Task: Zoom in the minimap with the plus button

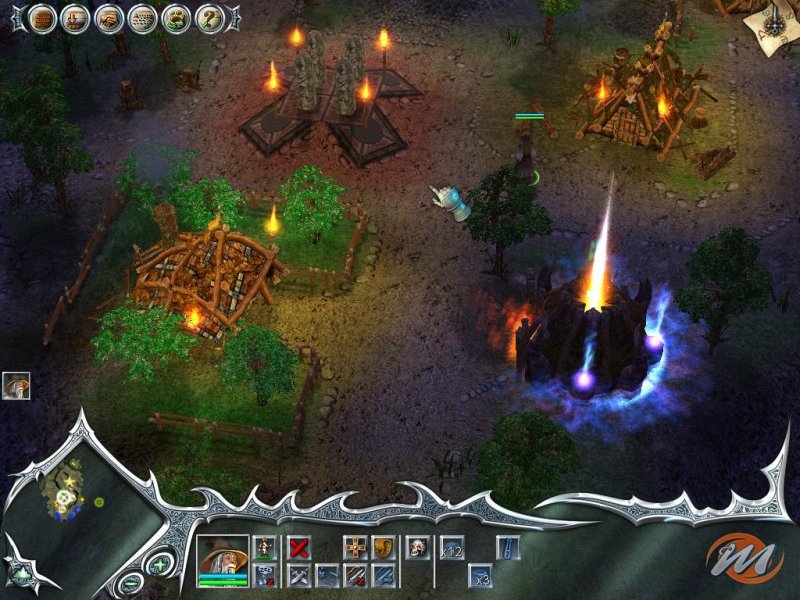Action: click(159, 566)
